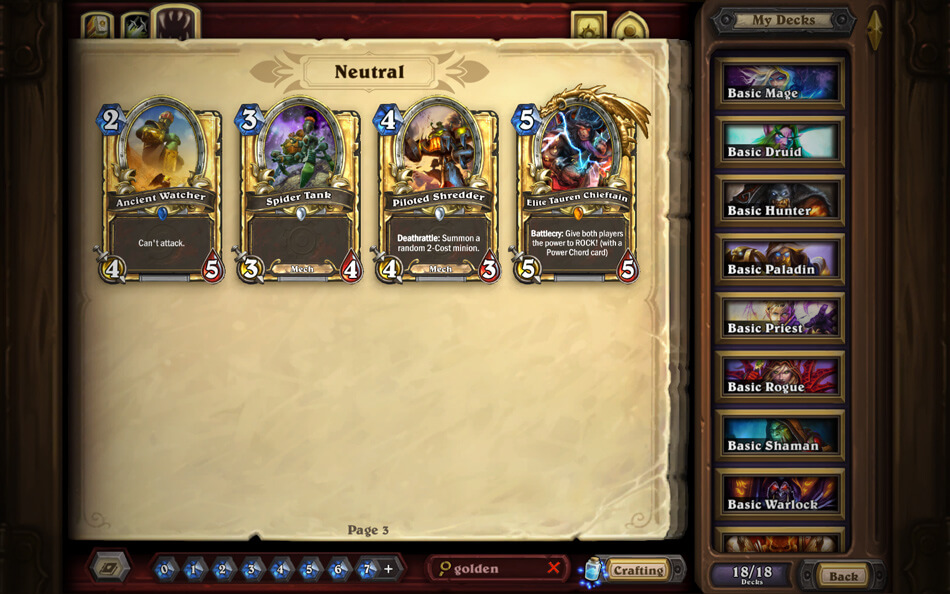
Task: Open the Basic Priest deck
Action: 779,319
